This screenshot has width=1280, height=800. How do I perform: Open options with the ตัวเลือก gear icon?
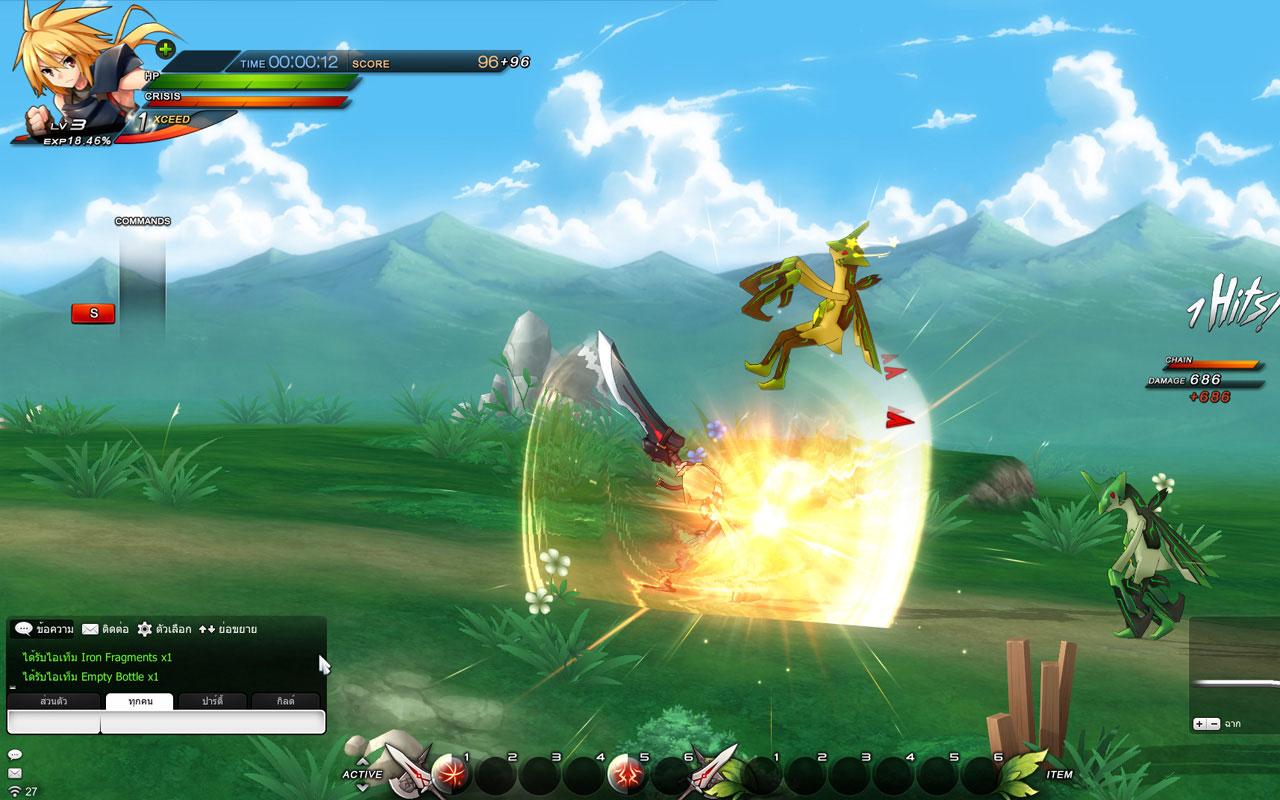click(143, 629)
